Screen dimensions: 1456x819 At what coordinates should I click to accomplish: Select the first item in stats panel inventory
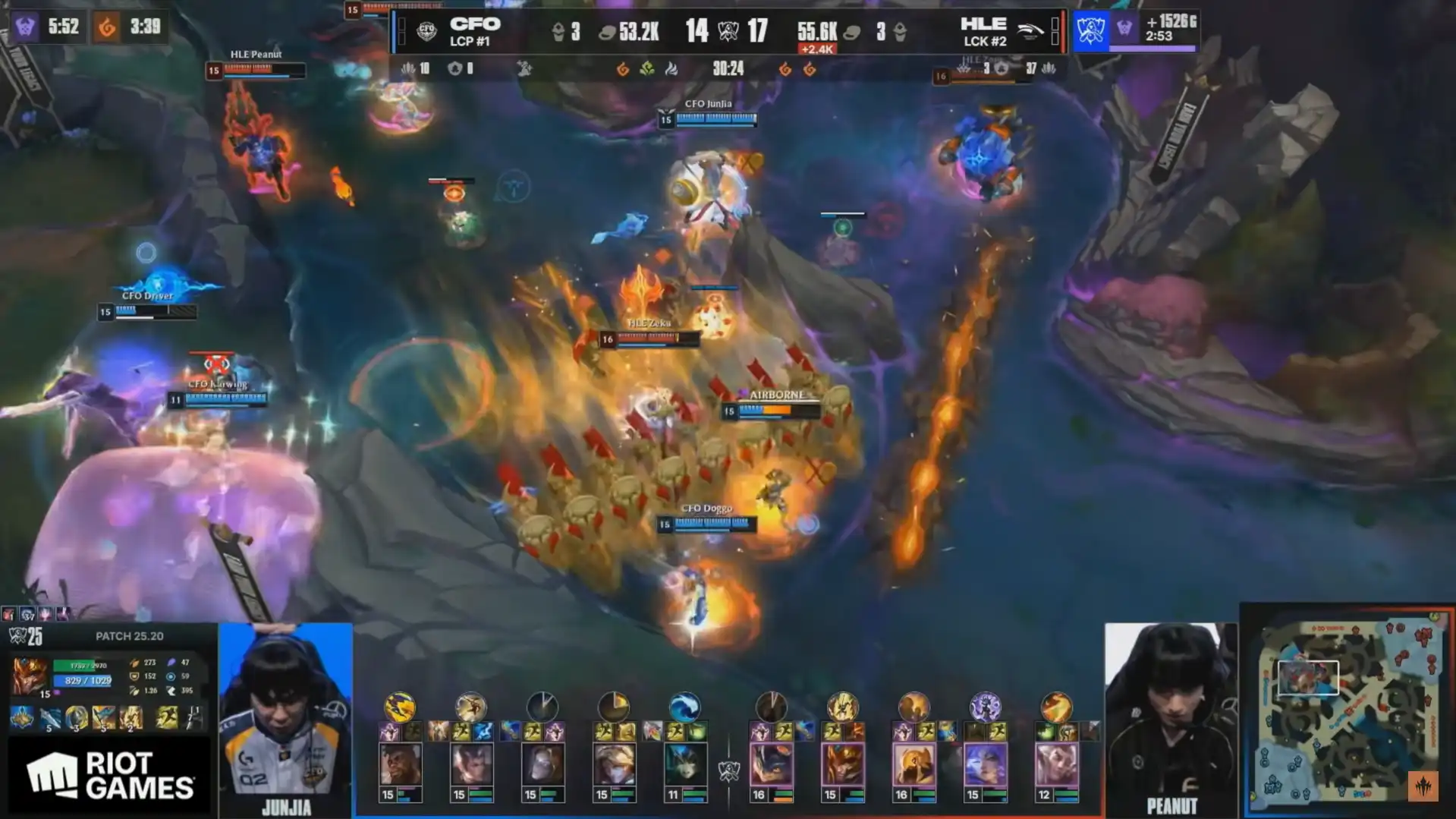point(21,717)
